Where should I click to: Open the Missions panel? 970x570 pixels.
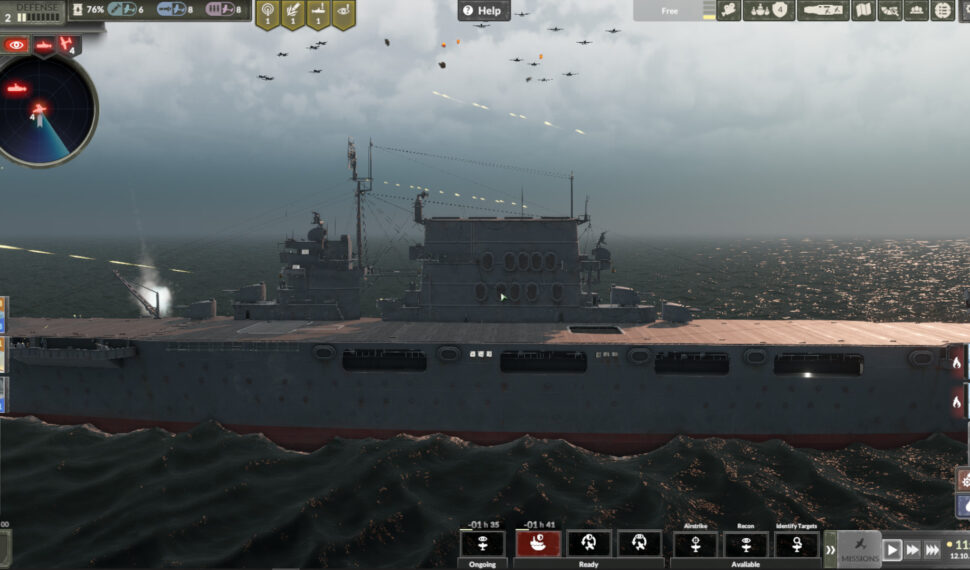(x=859, y=549)
